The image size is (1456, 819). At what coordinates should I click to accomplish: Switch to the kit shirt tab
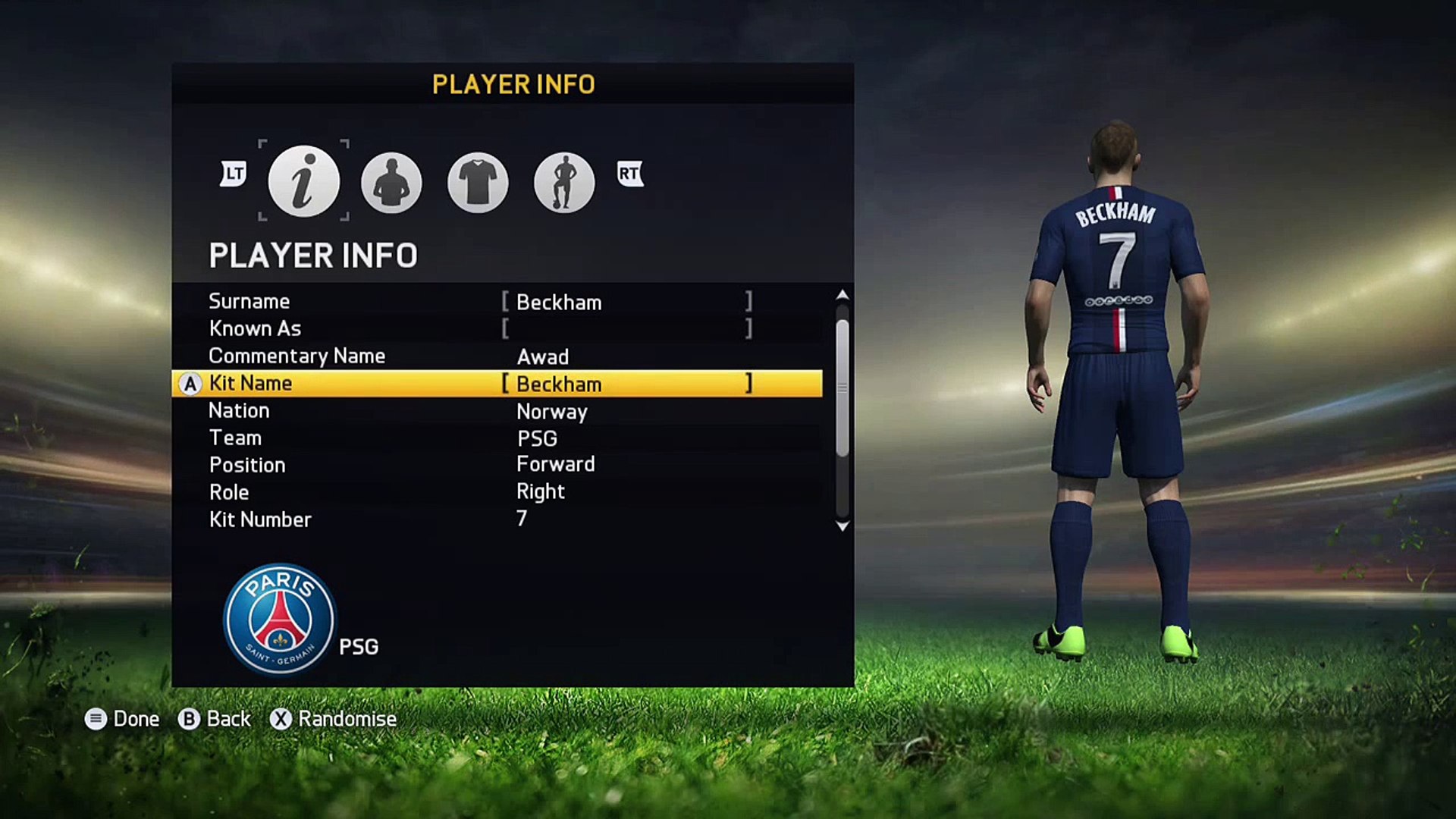tap(478, 183)
